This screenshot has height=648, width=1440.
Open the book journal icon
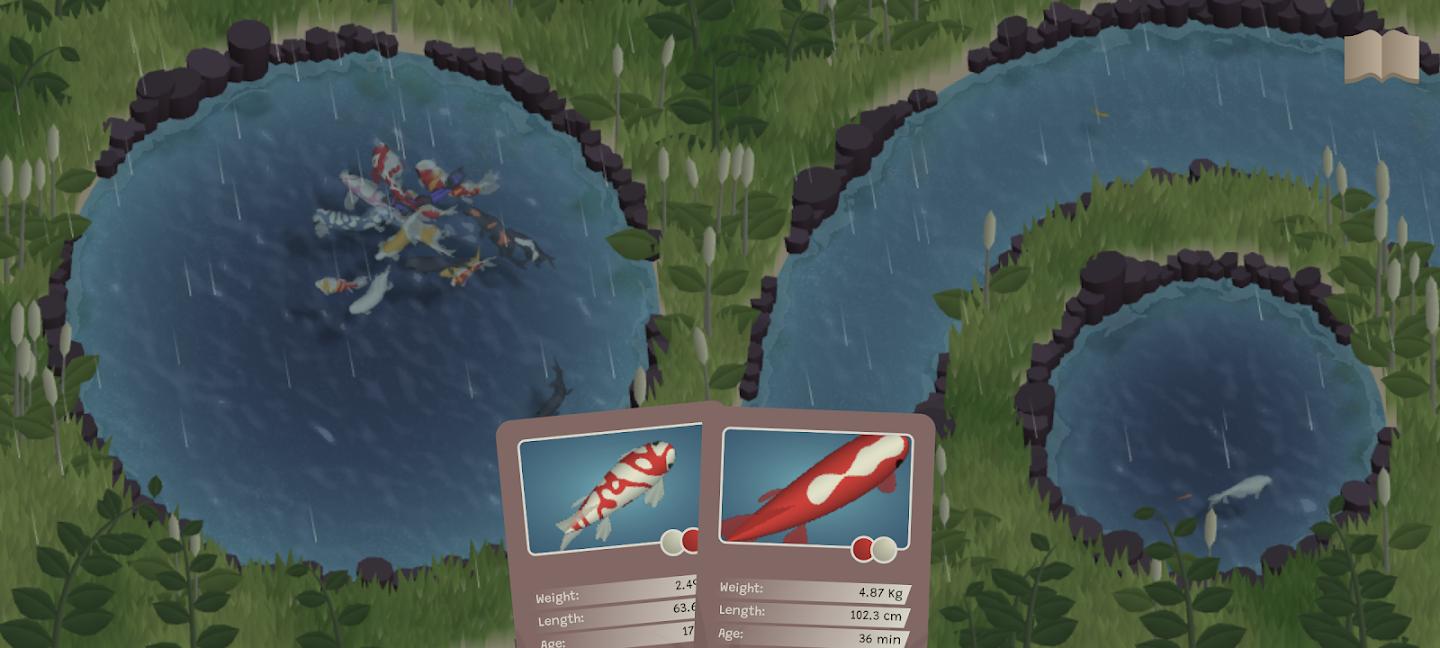click(x=1381, y=58)
